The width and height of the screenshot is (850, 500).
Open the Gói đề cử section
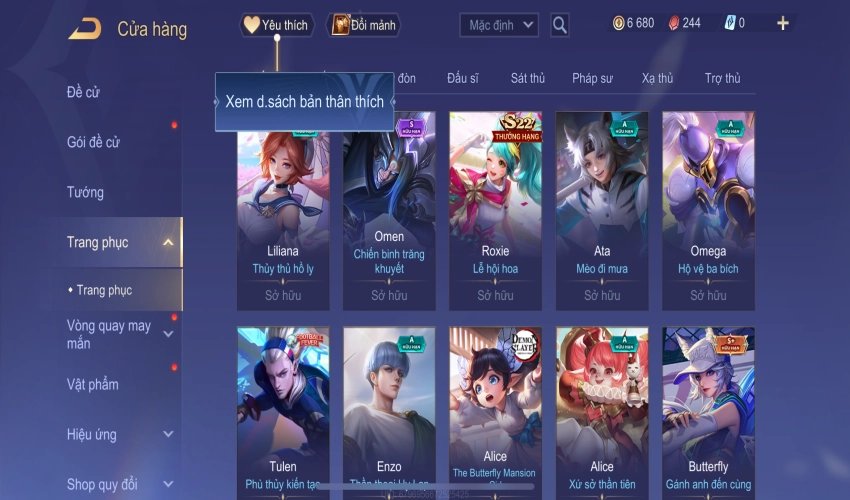(x=93, y=142)
